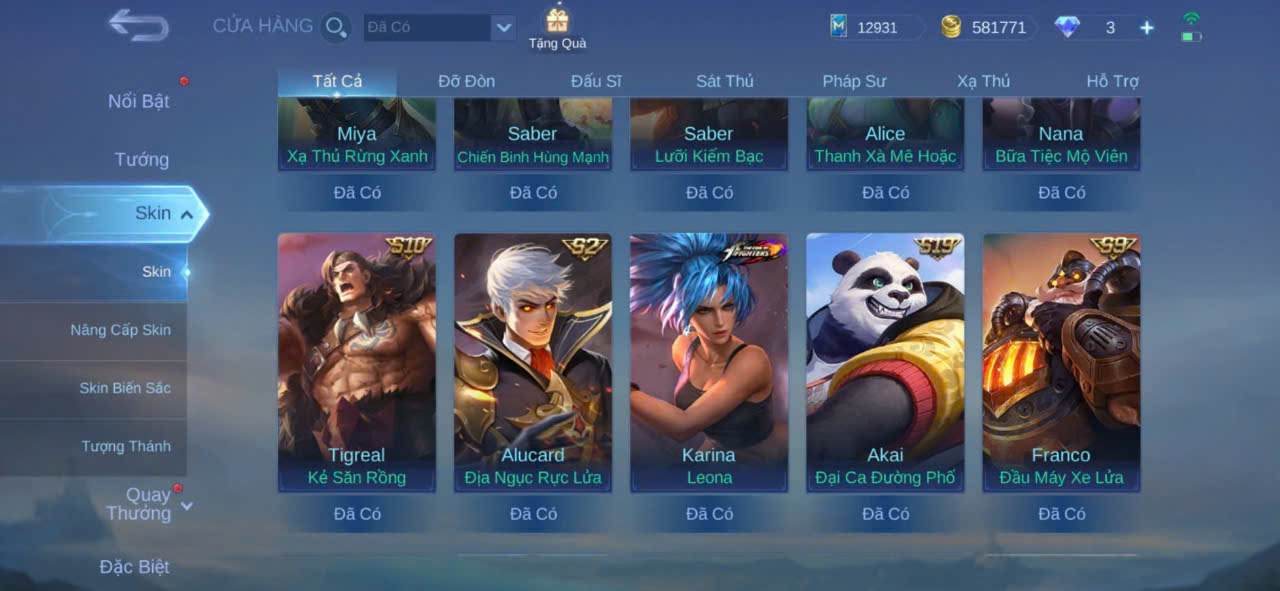Go back with the arrow button
The image size is (1280, 591).
(x=138, y=26)
